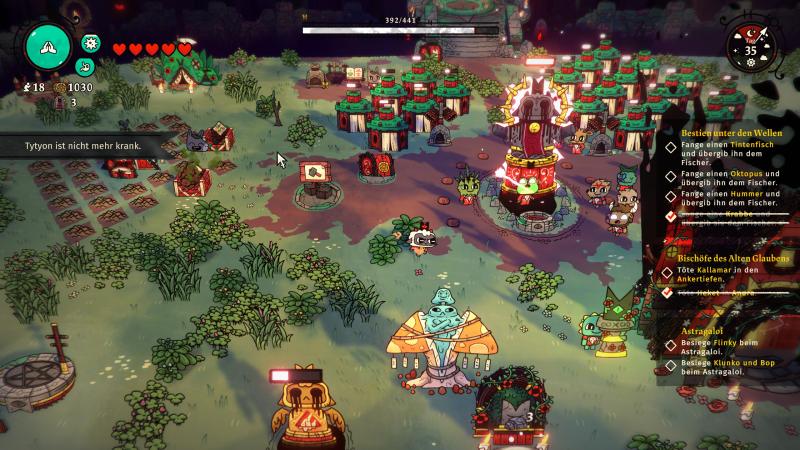Choose the 'Besiege Flinky' objective
800x450 pixels.
tap(718, 345)
